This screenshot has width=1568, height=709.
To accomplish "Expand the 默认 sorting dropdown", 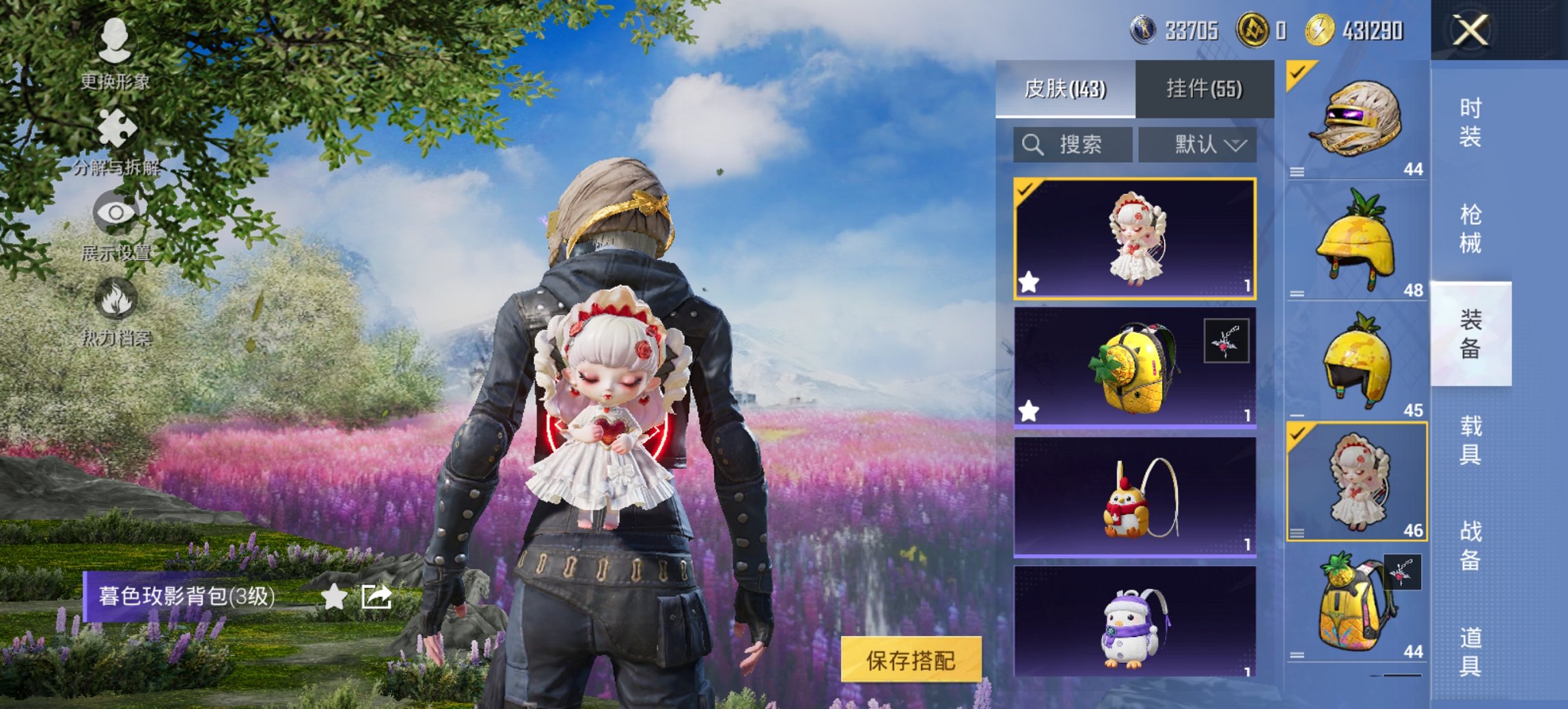I will pyautogui.click(x=1197, y=145).
